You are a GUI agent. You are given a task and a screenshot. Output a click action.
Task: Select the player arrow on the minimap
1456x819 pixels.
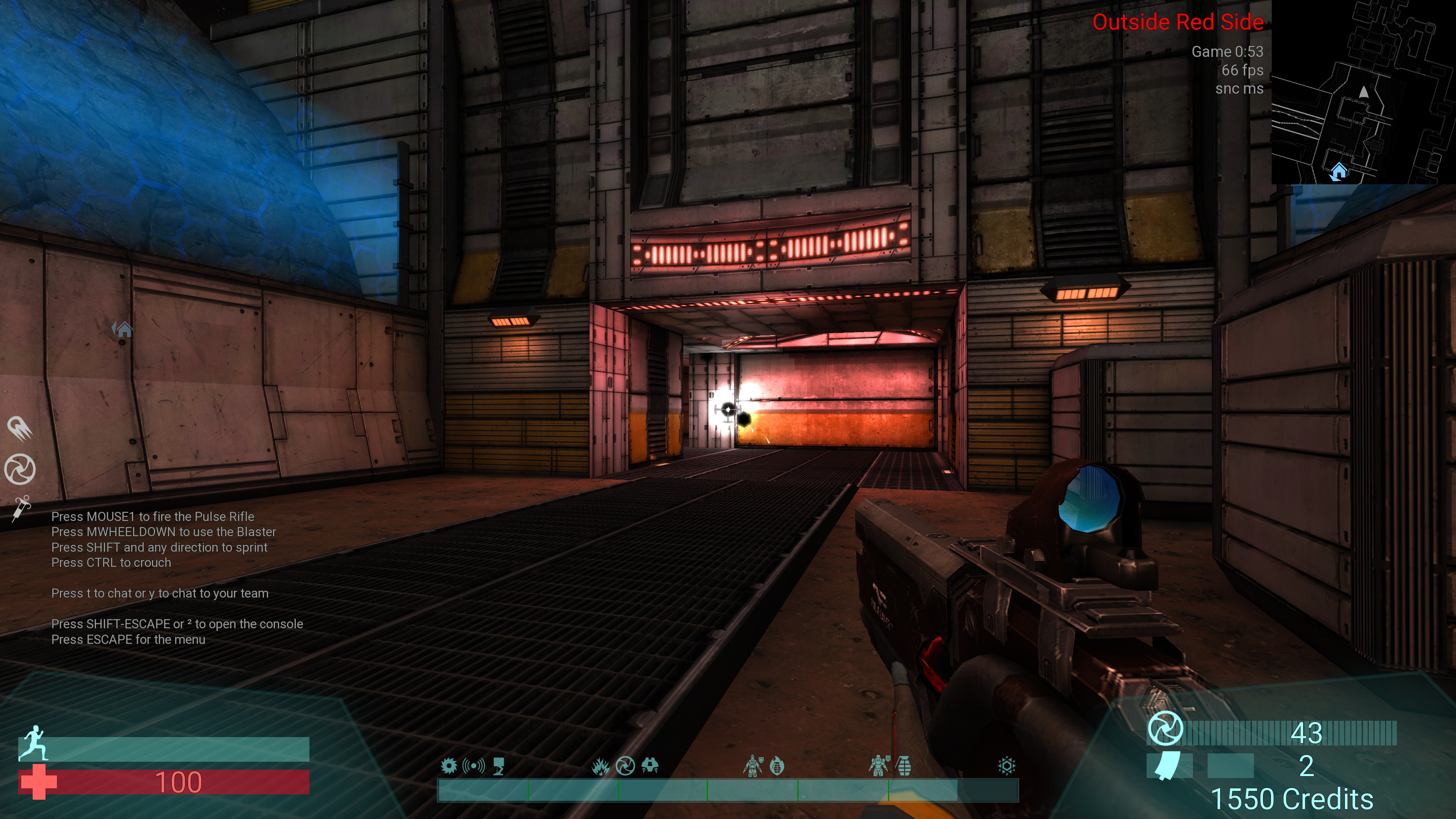pyautogui.click(x=1364, y=91)
